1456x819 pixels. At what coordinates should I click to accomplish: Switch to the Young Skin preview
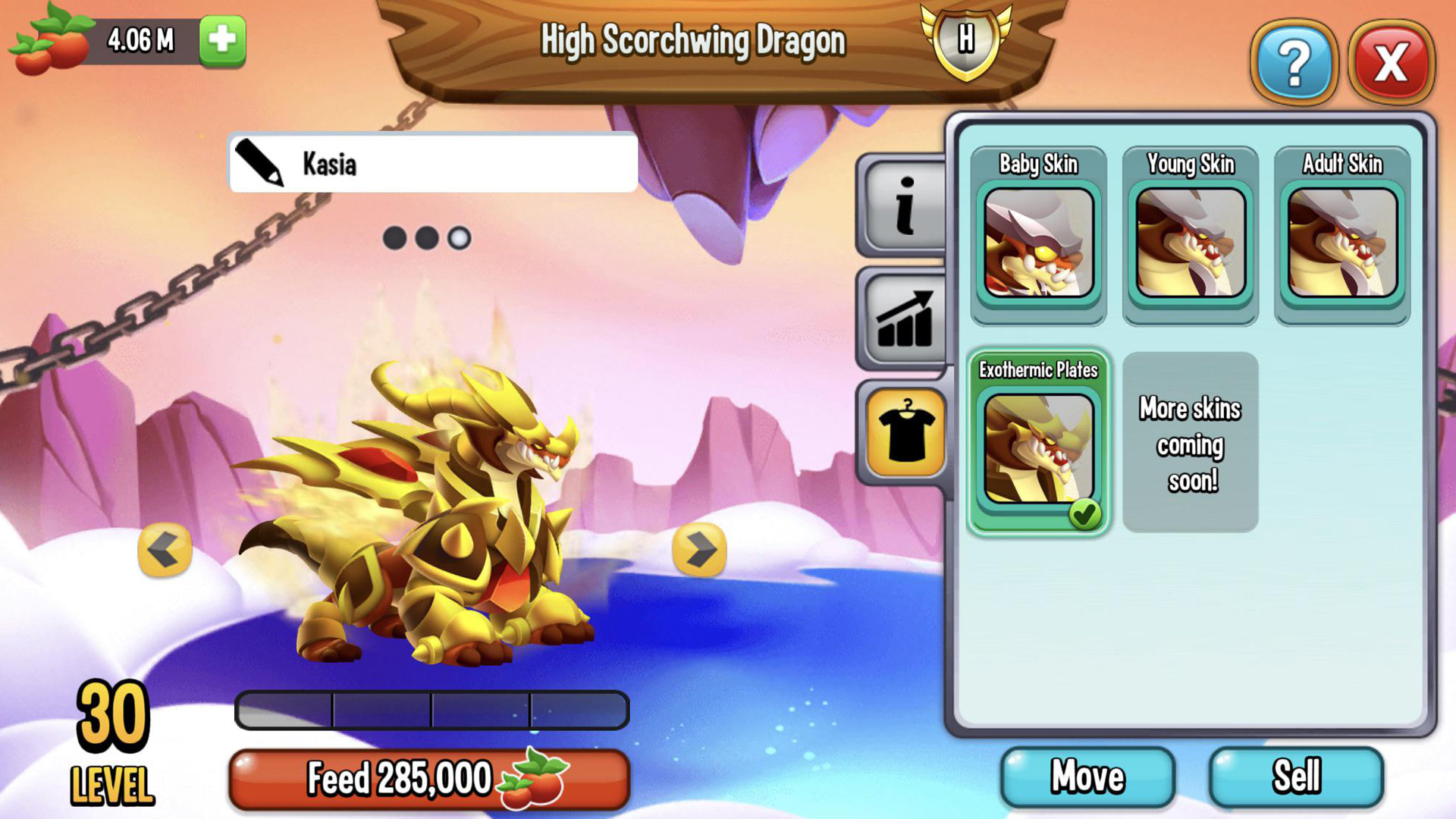tap(1189, 243)
